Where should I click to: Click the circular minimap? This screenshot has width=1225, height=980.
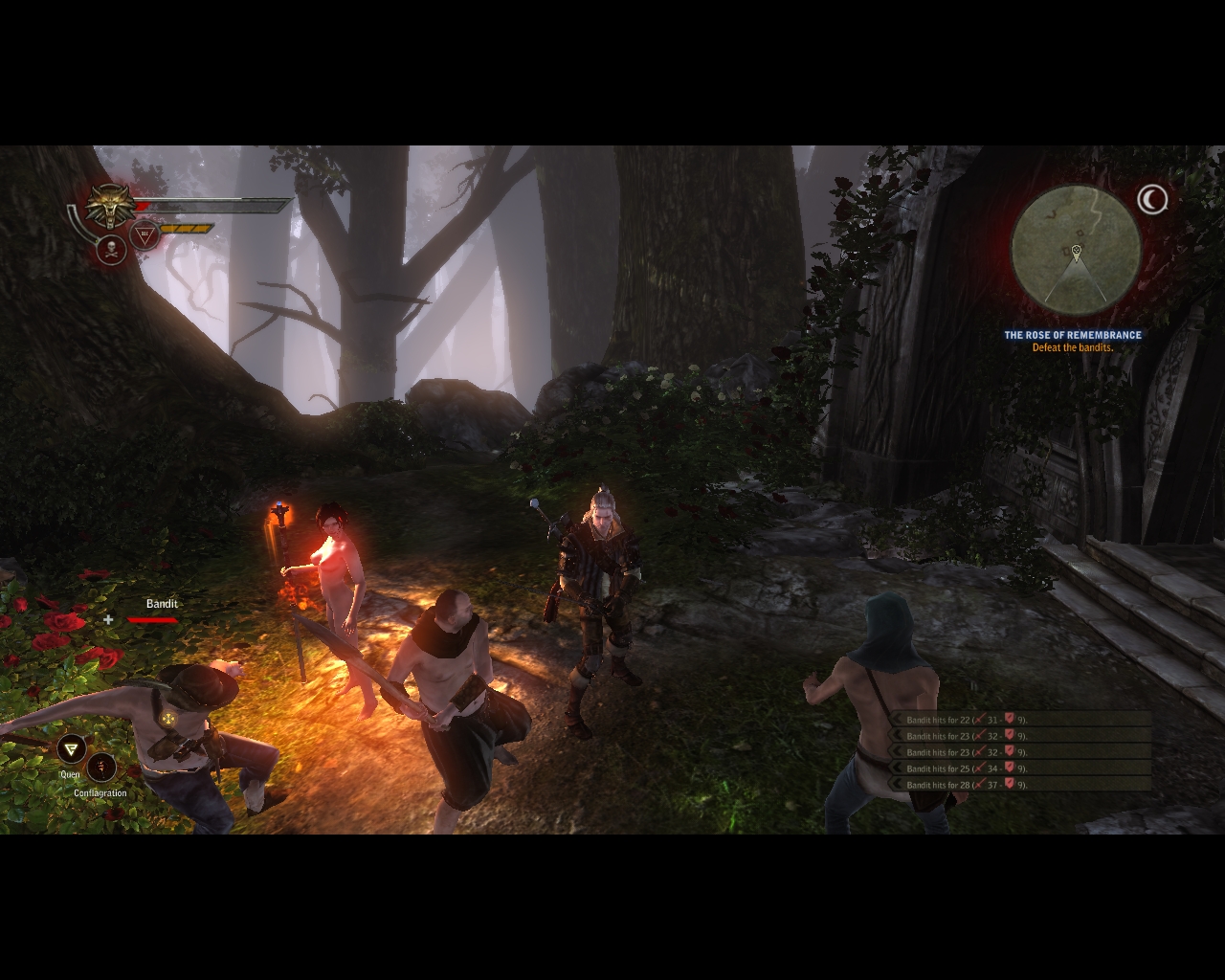(x=1076, y=249)
